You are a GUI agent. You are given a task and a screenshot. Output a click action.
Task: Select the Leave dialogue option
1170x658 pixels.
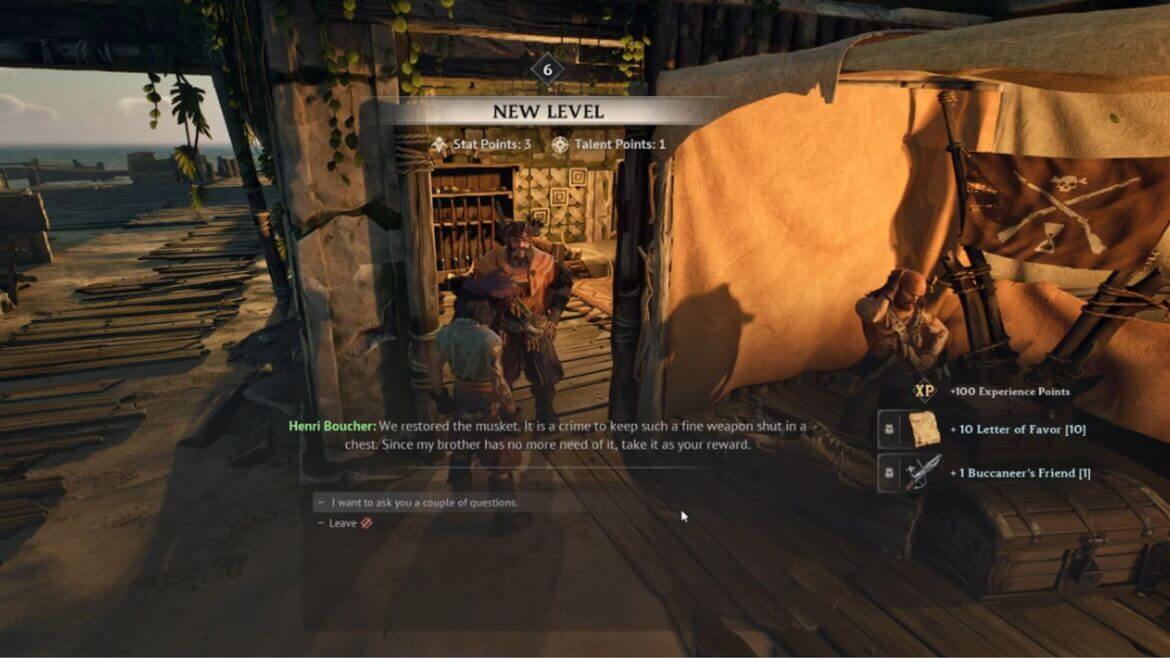click(x=343, y=523)
